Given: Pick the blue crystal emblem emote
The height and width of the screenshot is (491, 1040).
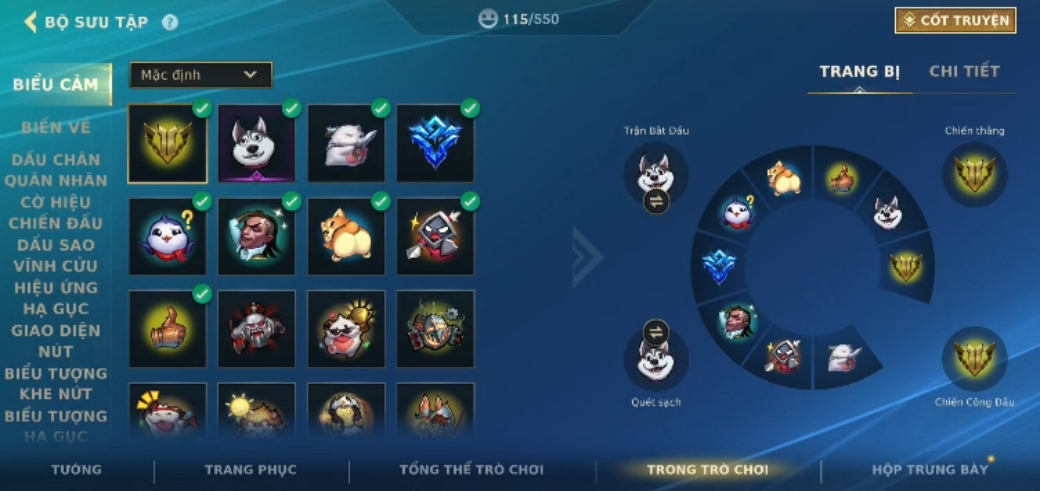Looking at the screenshot, I should click(435, 143).
